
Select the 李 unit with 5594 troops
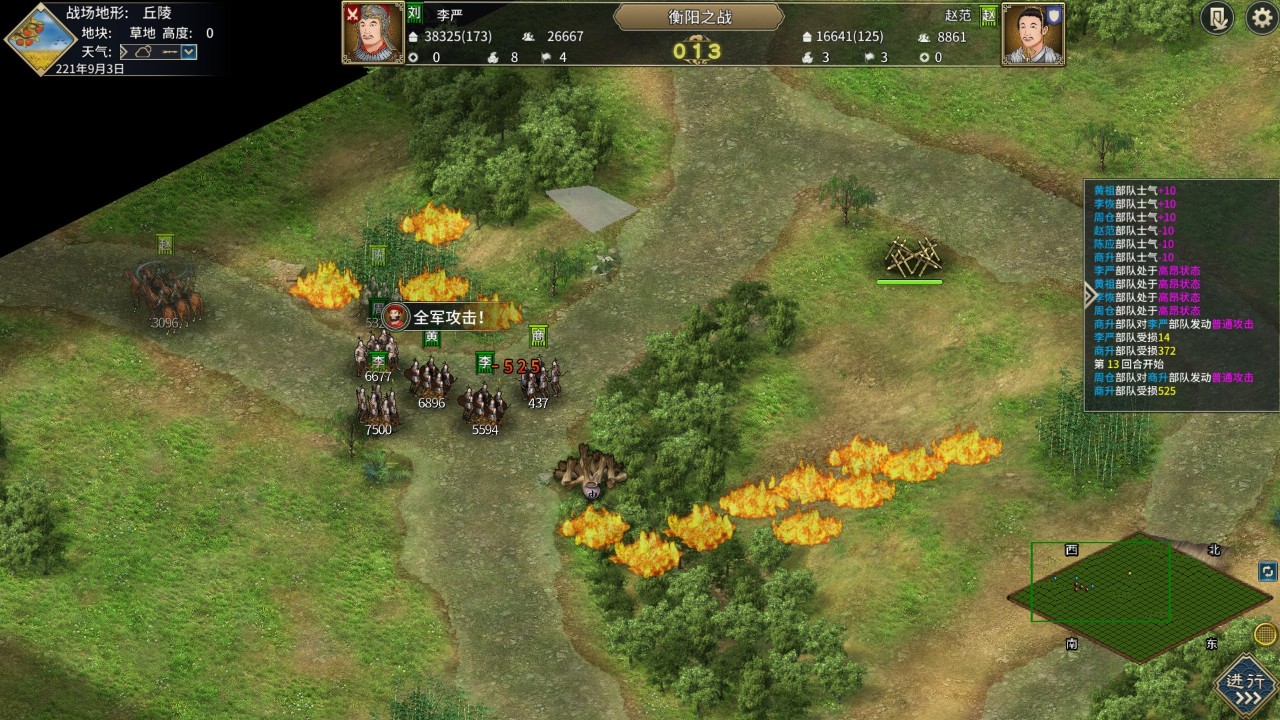tap(485, 404)
